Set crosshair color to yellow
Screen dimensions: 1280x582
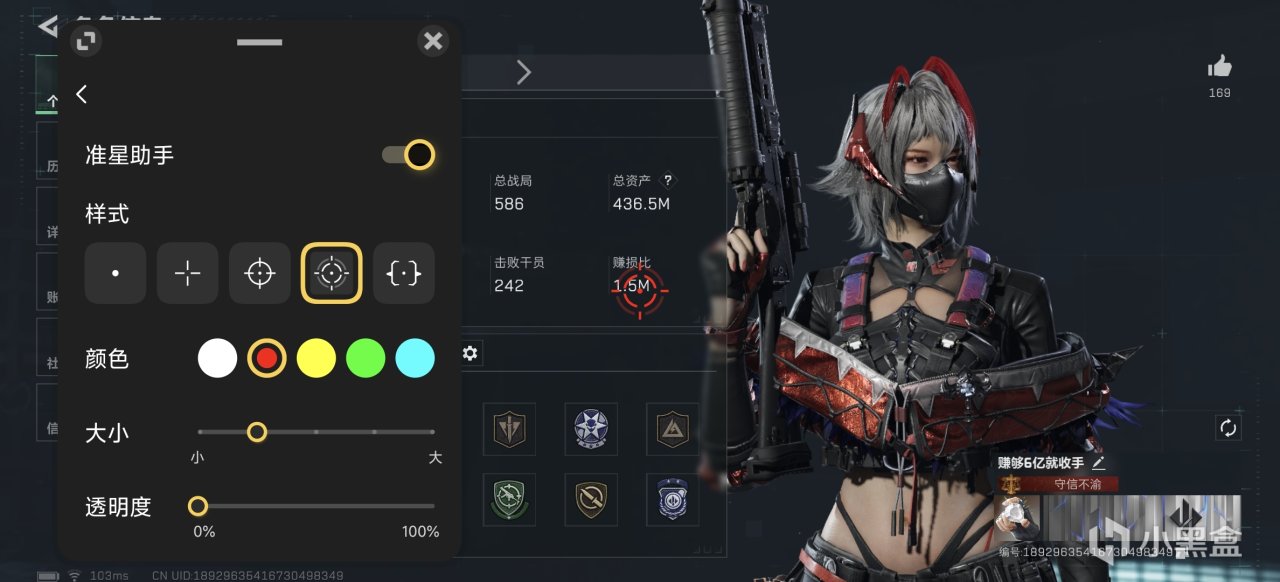316,358
